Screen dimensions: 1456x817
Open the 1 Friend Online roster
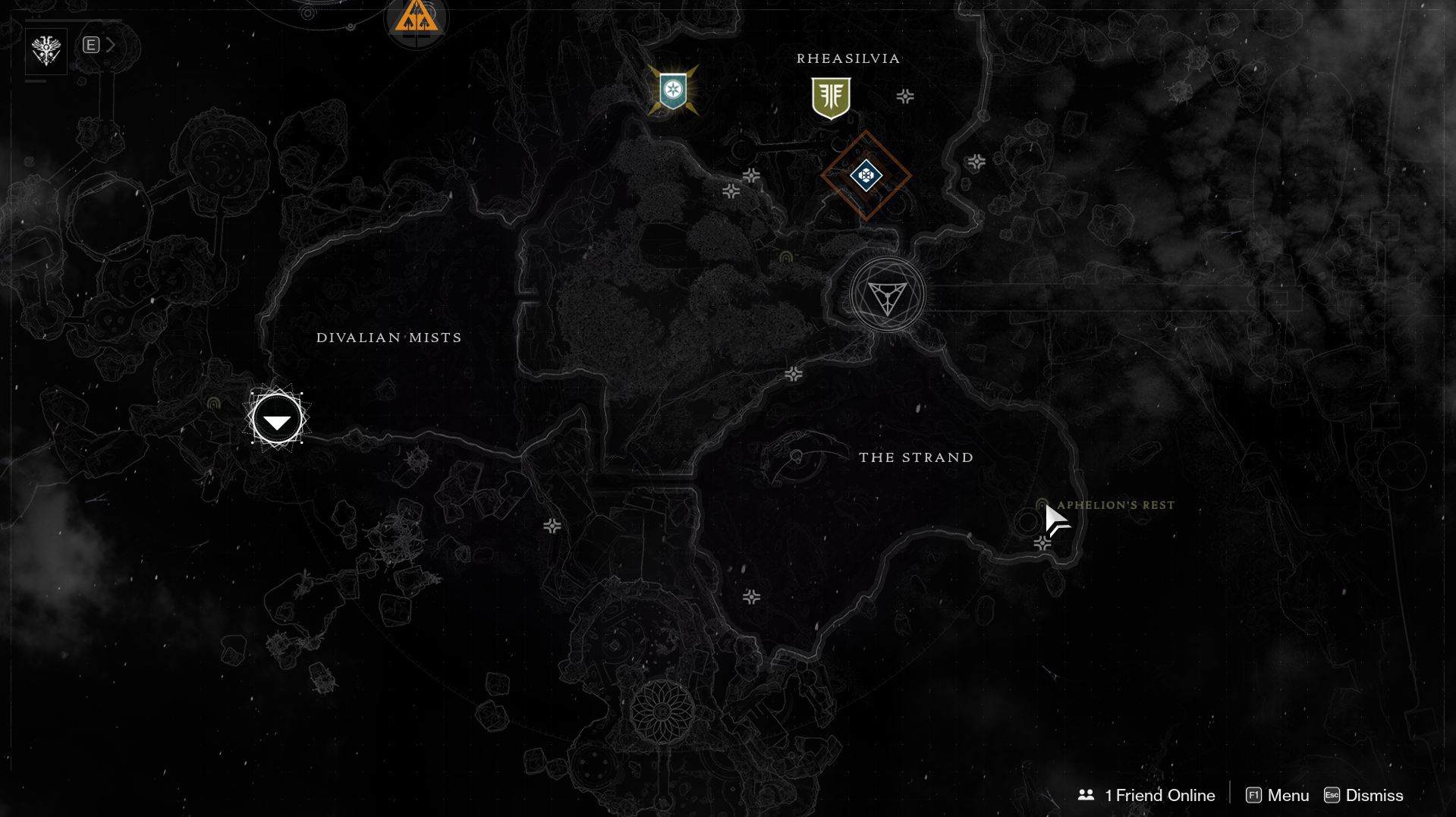click(1146, 795)
